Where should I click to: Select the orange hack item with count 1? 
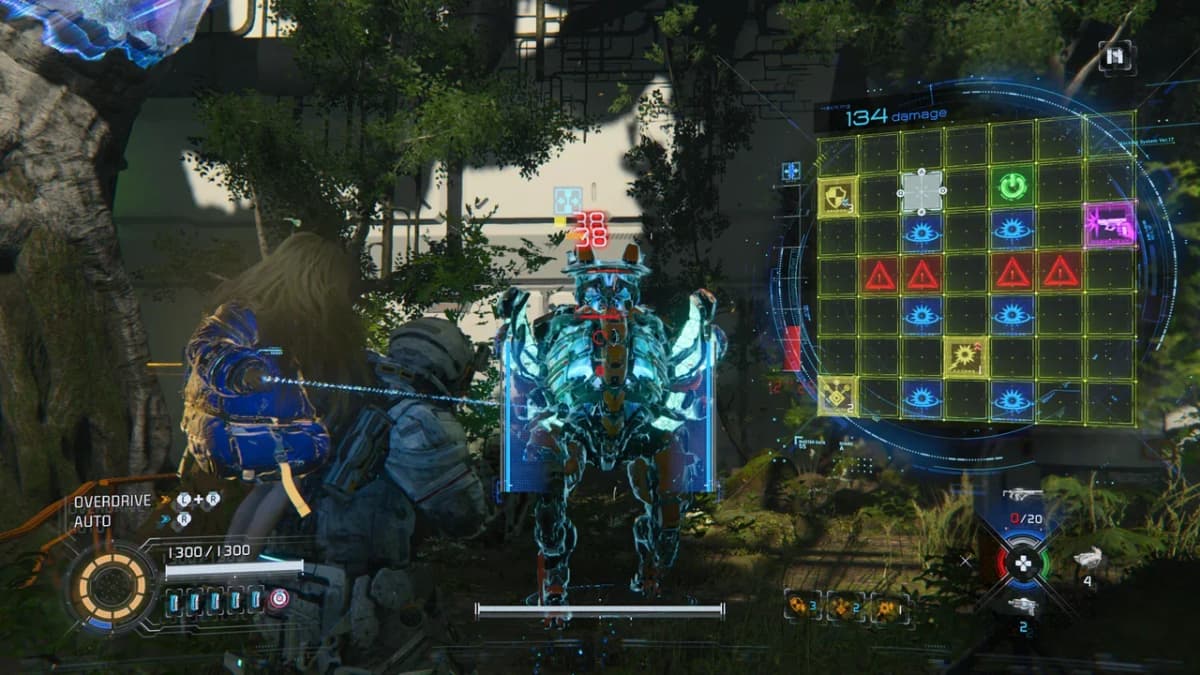(888, 606)
